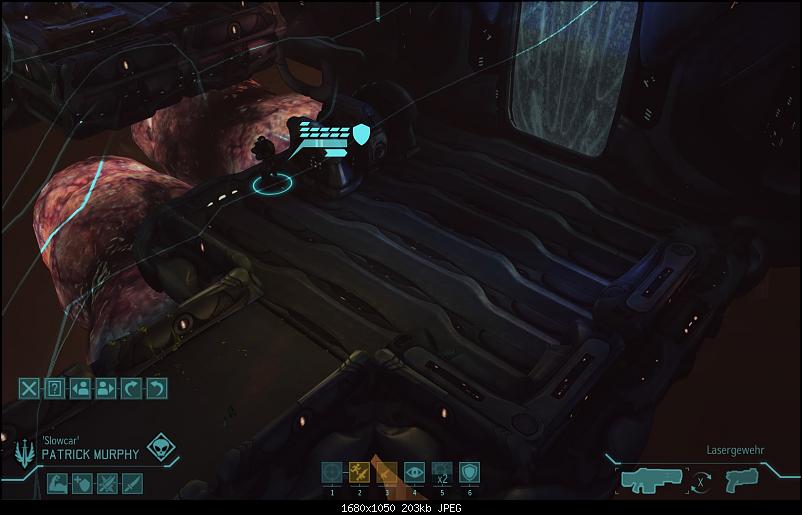
Task: Select the previous soldier
Action: click(81, 388)
